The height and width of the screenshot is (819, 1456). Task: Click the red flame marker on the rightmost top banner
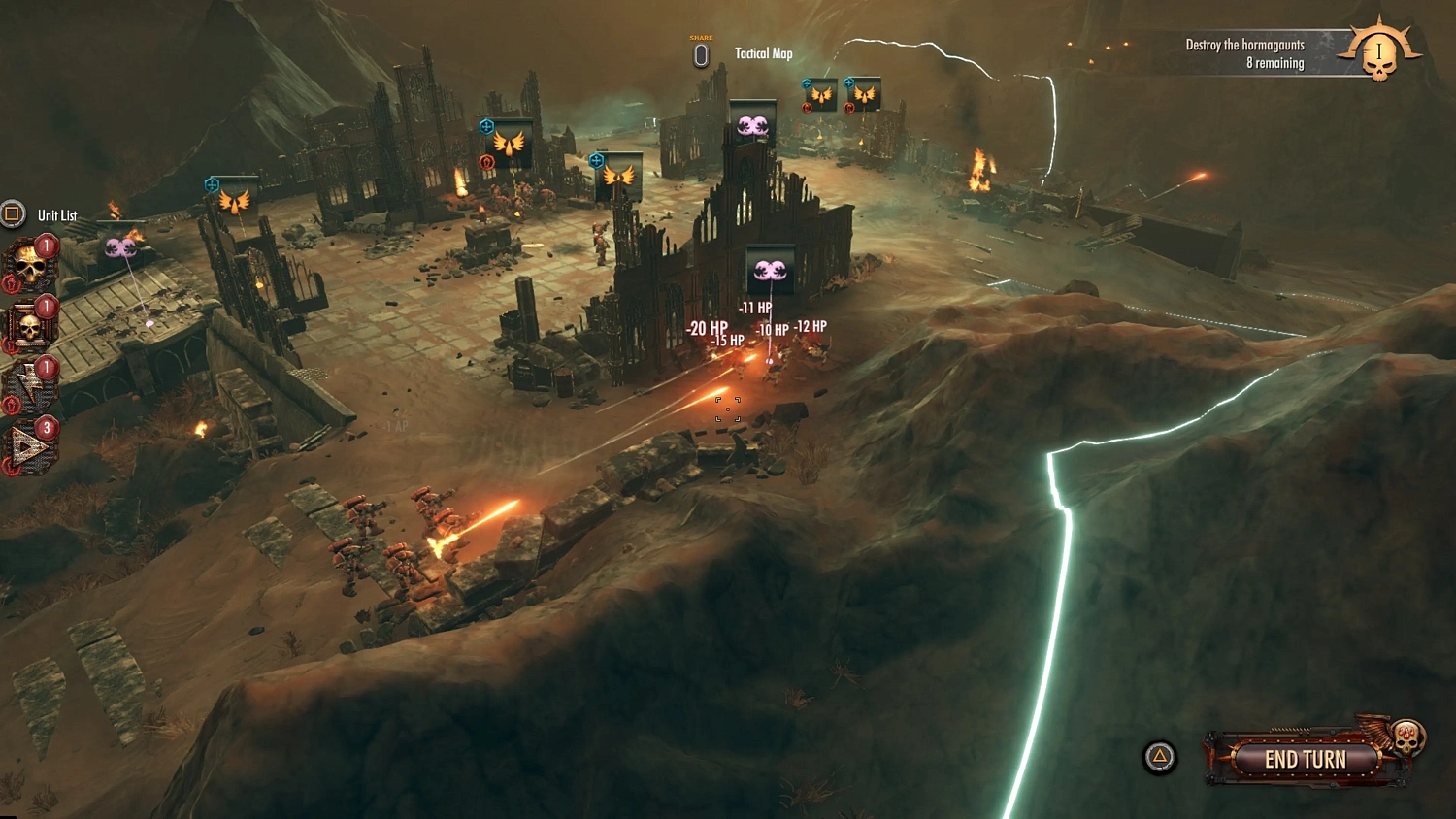(849, 108)
